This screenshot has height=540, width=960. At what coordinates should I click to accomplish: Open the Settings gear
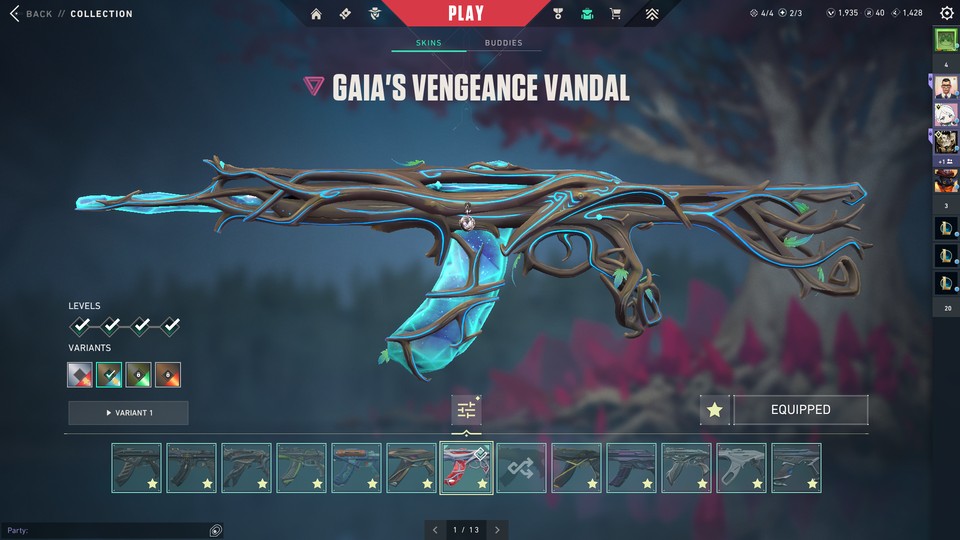pyautogui.click(x=946, y=14)
